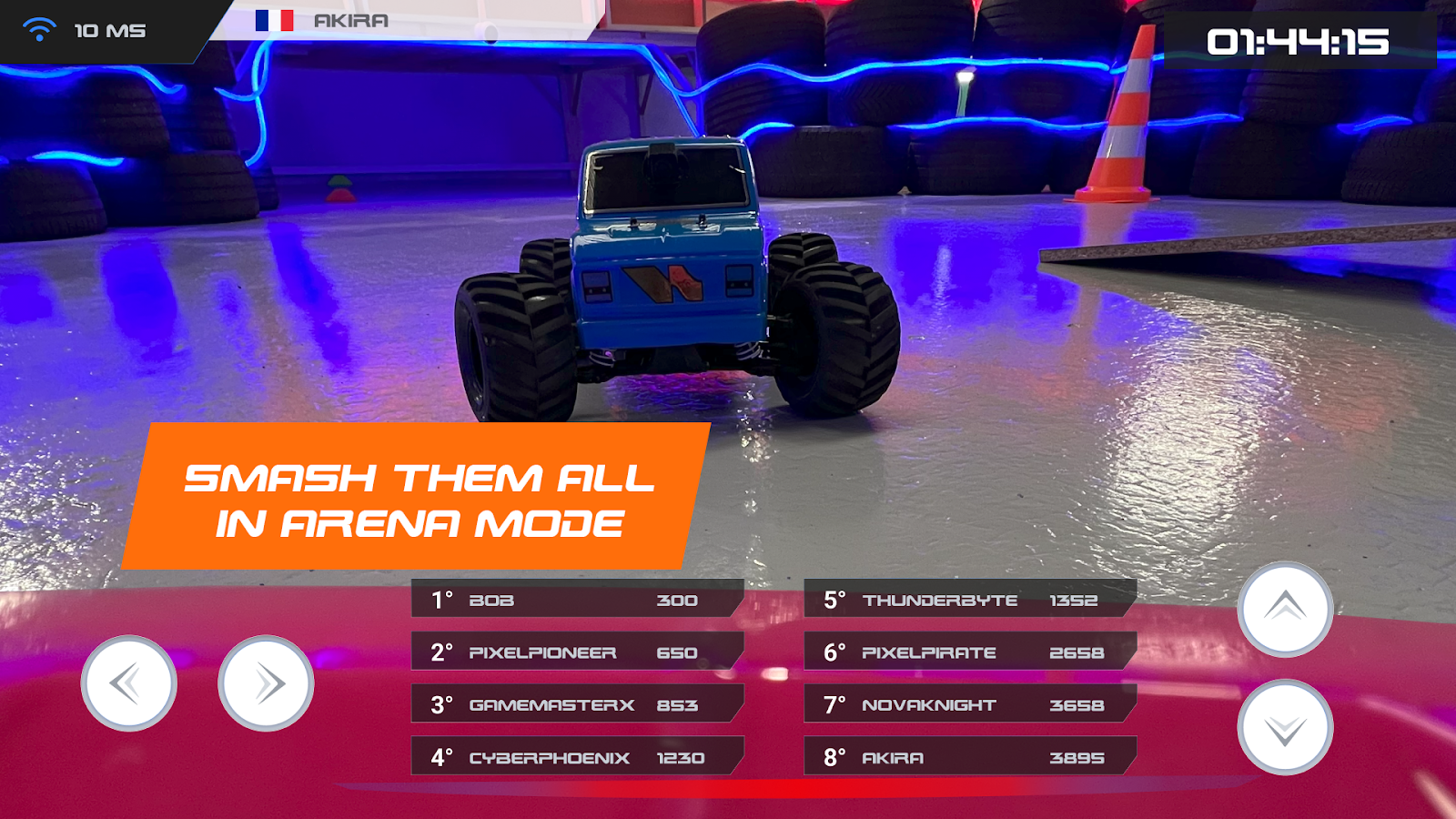Expand GAMEMASTERX's leaderboard row details
Image resolution: width=1456 pixels, height=819 pixels.
click(x=573, y=704)
